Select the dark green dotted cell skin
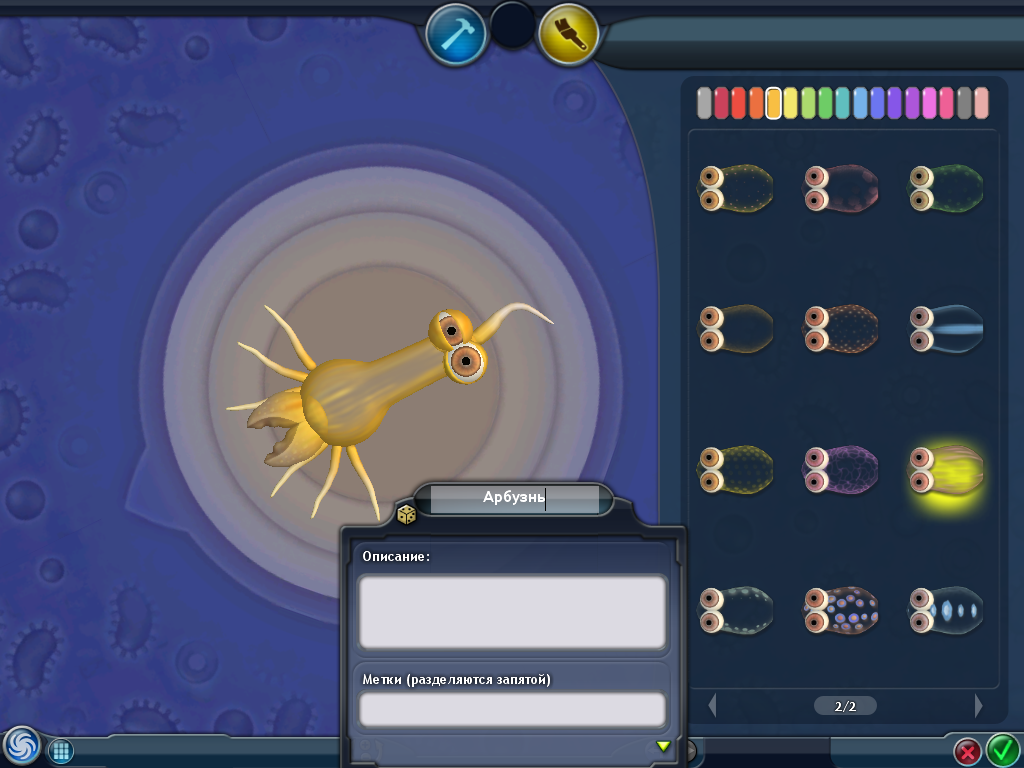The height and width of the screenshot is (768, 1024). coord(946,187)
